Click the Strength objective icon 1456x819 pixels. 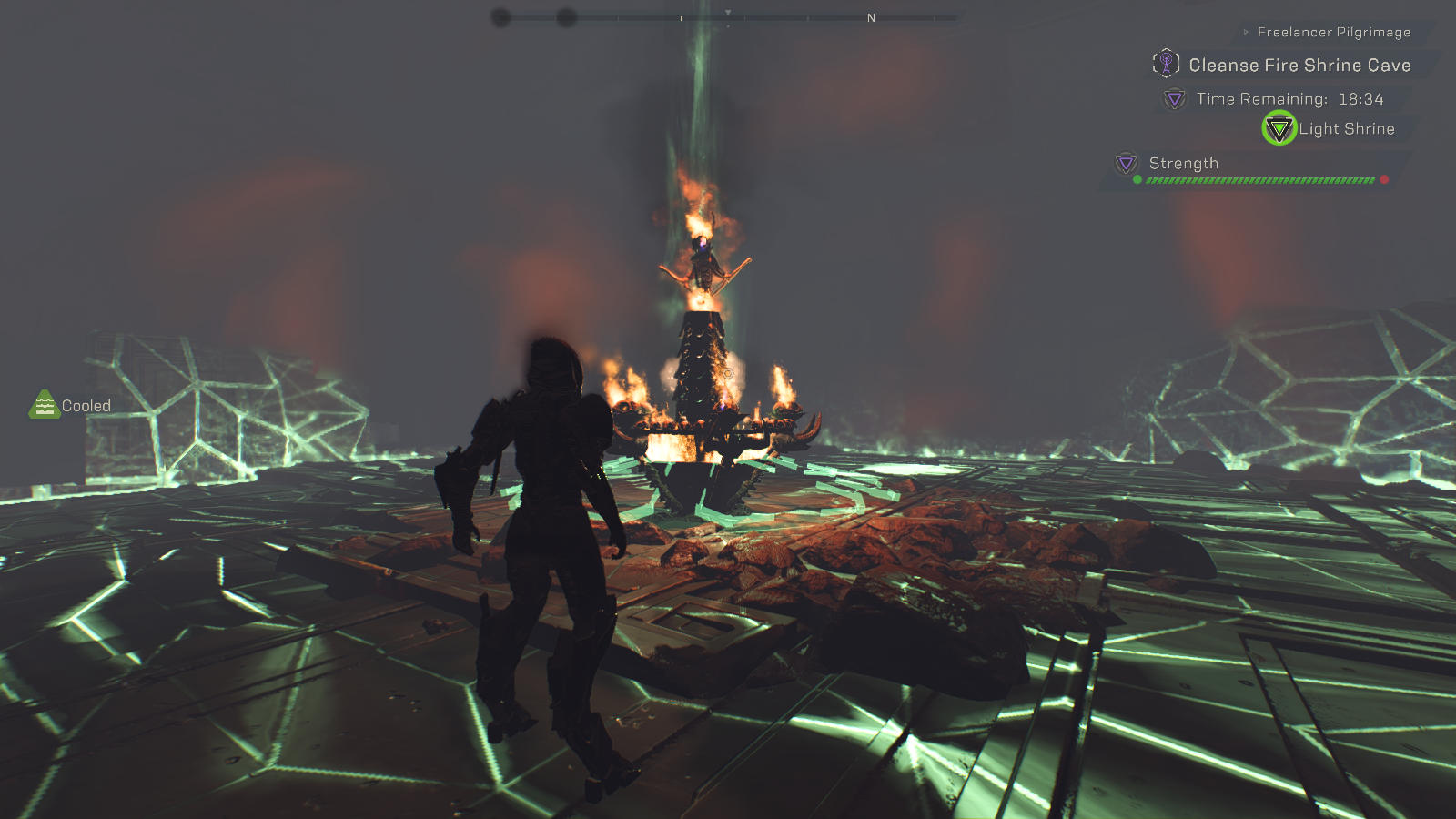pos(1127,163)
